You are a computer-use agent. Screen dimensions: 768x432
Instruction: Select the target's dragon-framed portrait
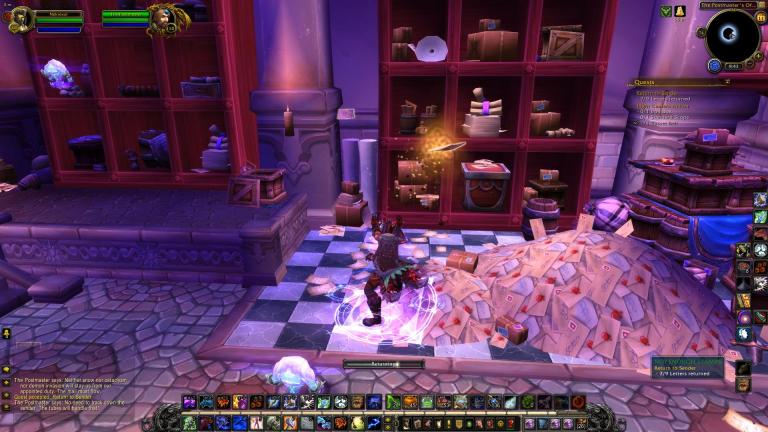pos(163,18)
